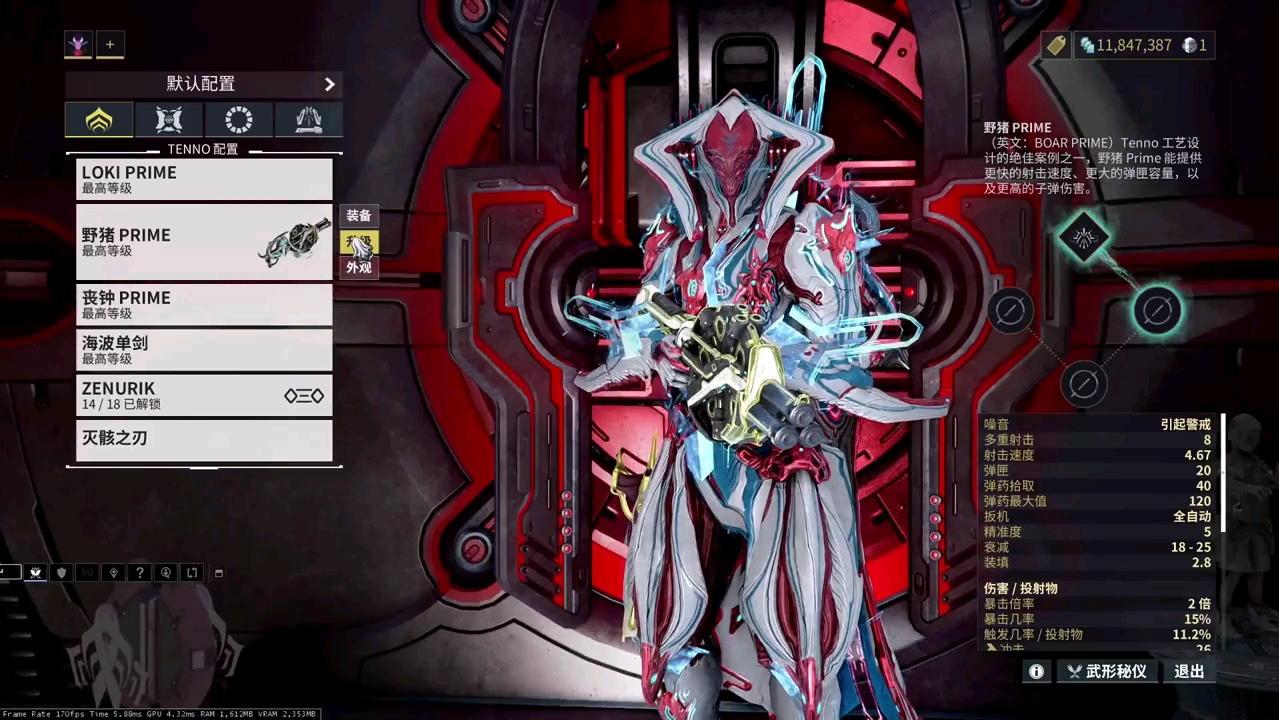The image size is (1279, 720).
Task: Select the 海波单剑 melee weapon row
Action: pos(204,349)
